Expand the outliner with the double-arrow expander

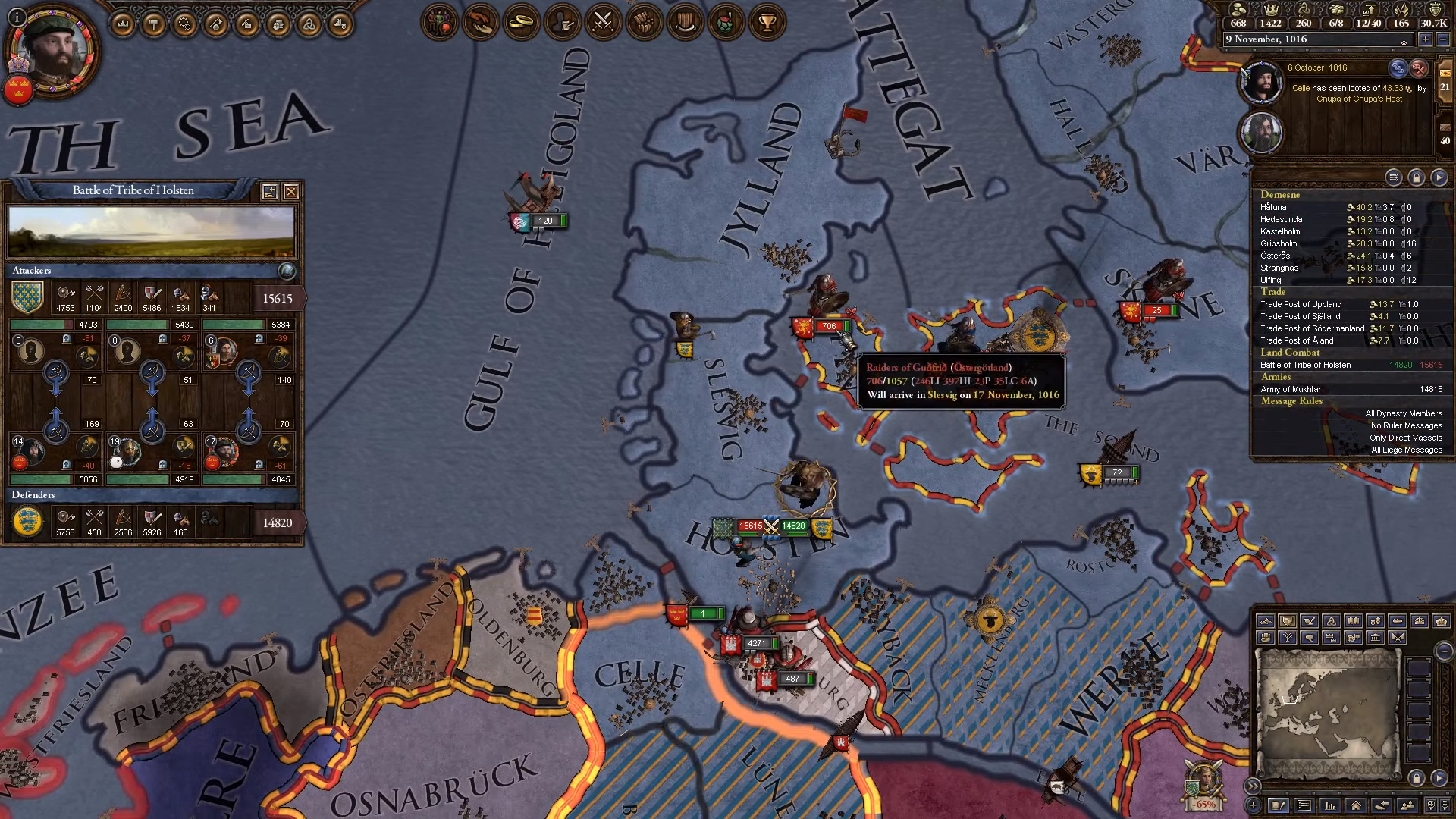pyautogui.click(x=1254, y=786)
